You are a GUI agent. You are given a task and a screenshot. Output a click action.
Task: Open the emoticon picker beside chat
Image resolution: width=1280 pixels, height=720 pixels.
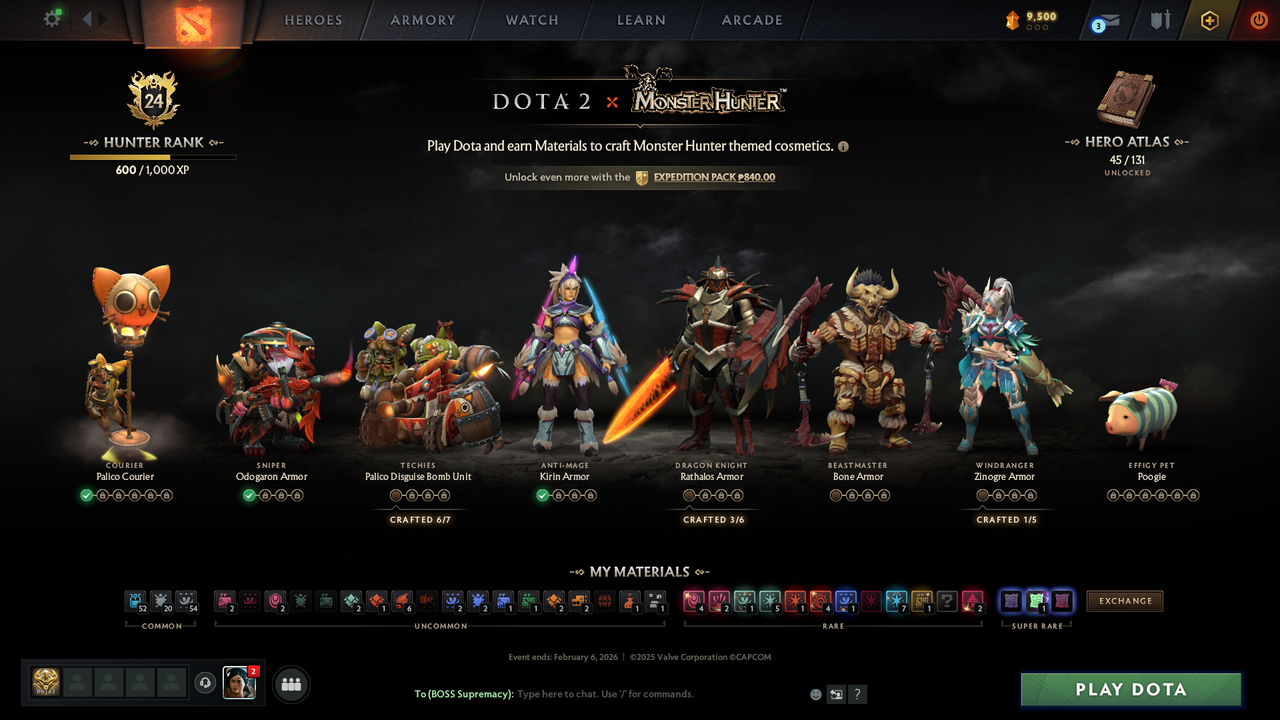[x=814, y=693]
